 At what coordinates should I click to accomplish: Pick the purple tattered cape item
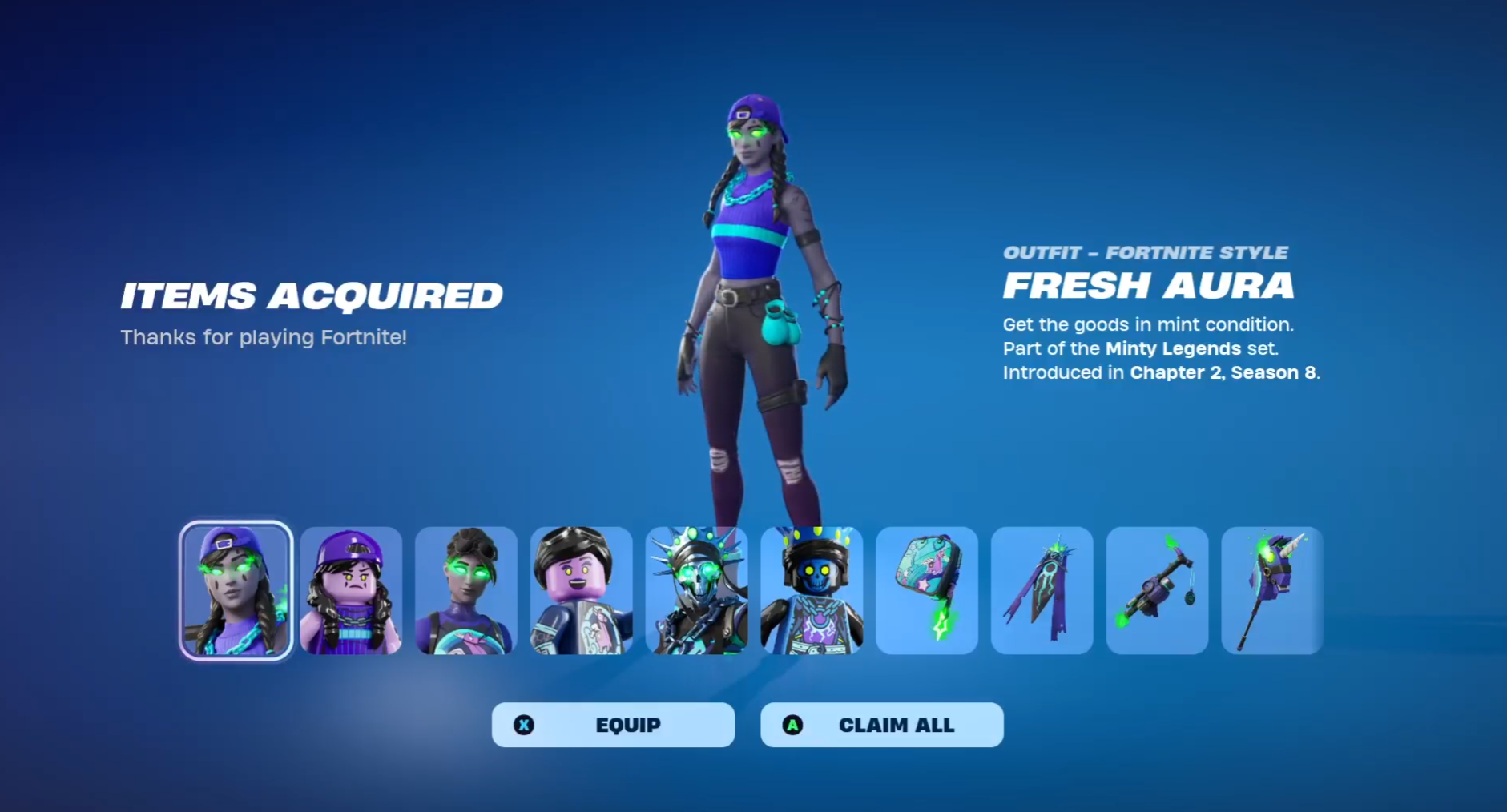coord(1042,590)
